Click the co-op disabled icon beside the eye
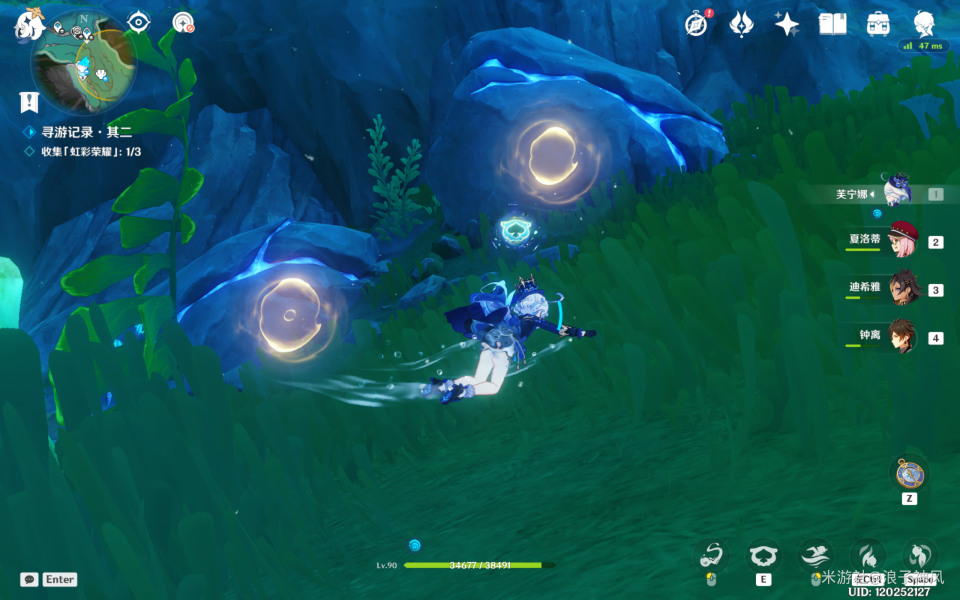 [183, 23]
